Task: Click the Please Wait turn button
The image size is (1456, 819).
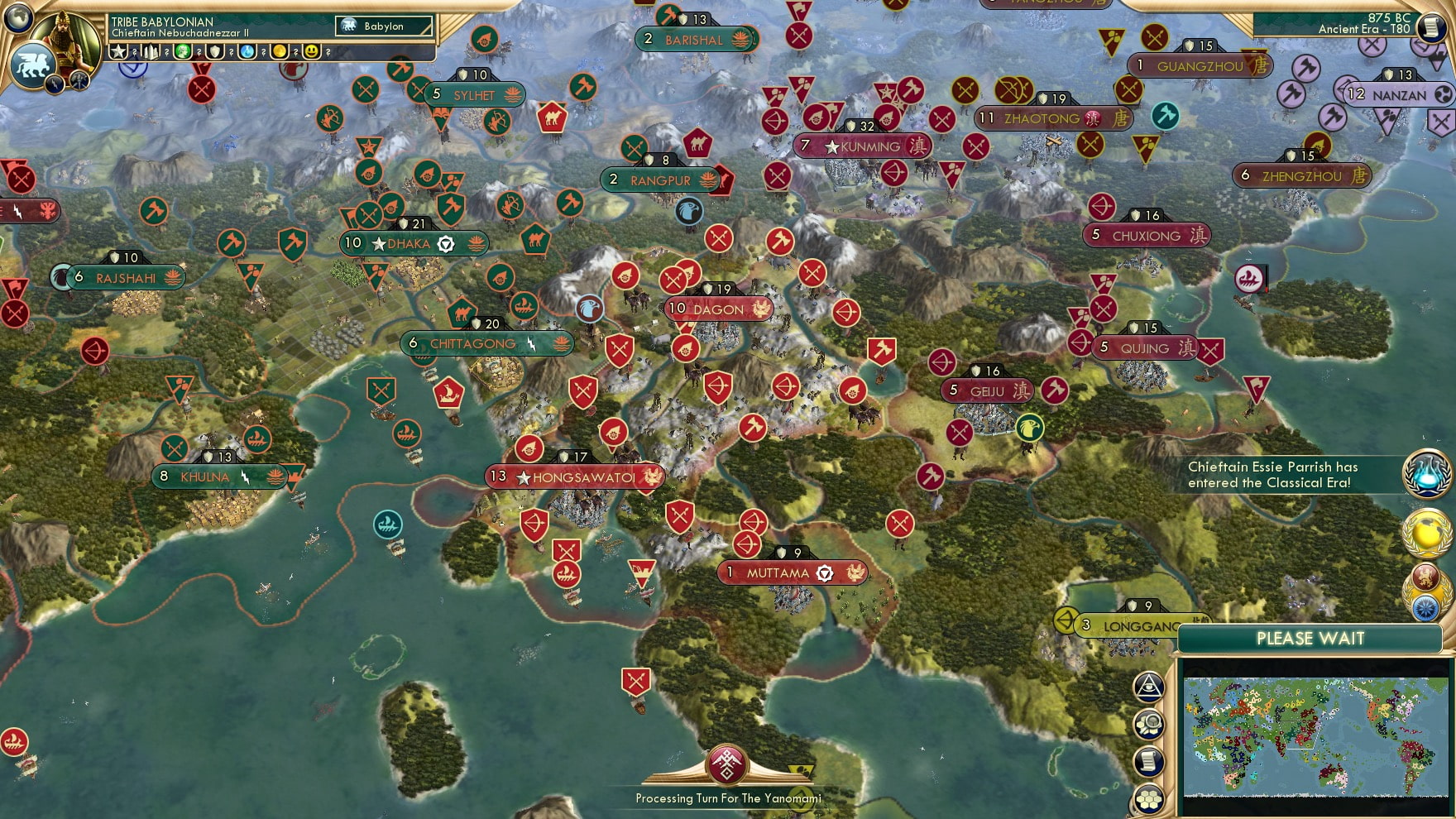Action: 1310,639
